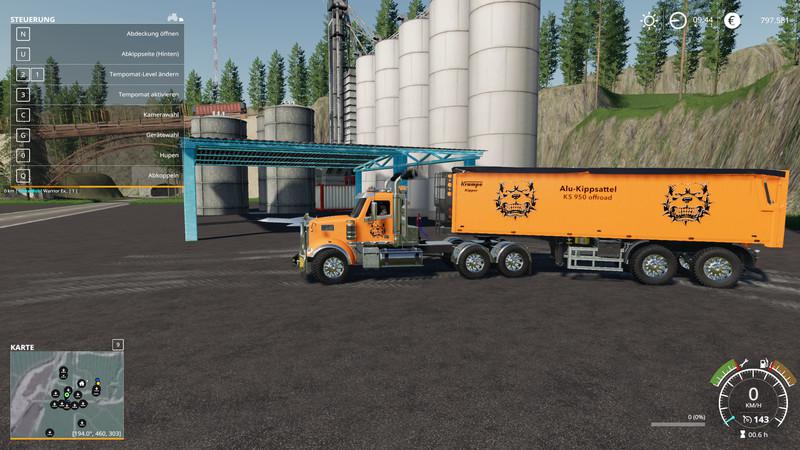The width and height of the screenshot is (800, 450).
Task: Click the tractor icon beside Steuerung
Action: click(x=174, y=18)
